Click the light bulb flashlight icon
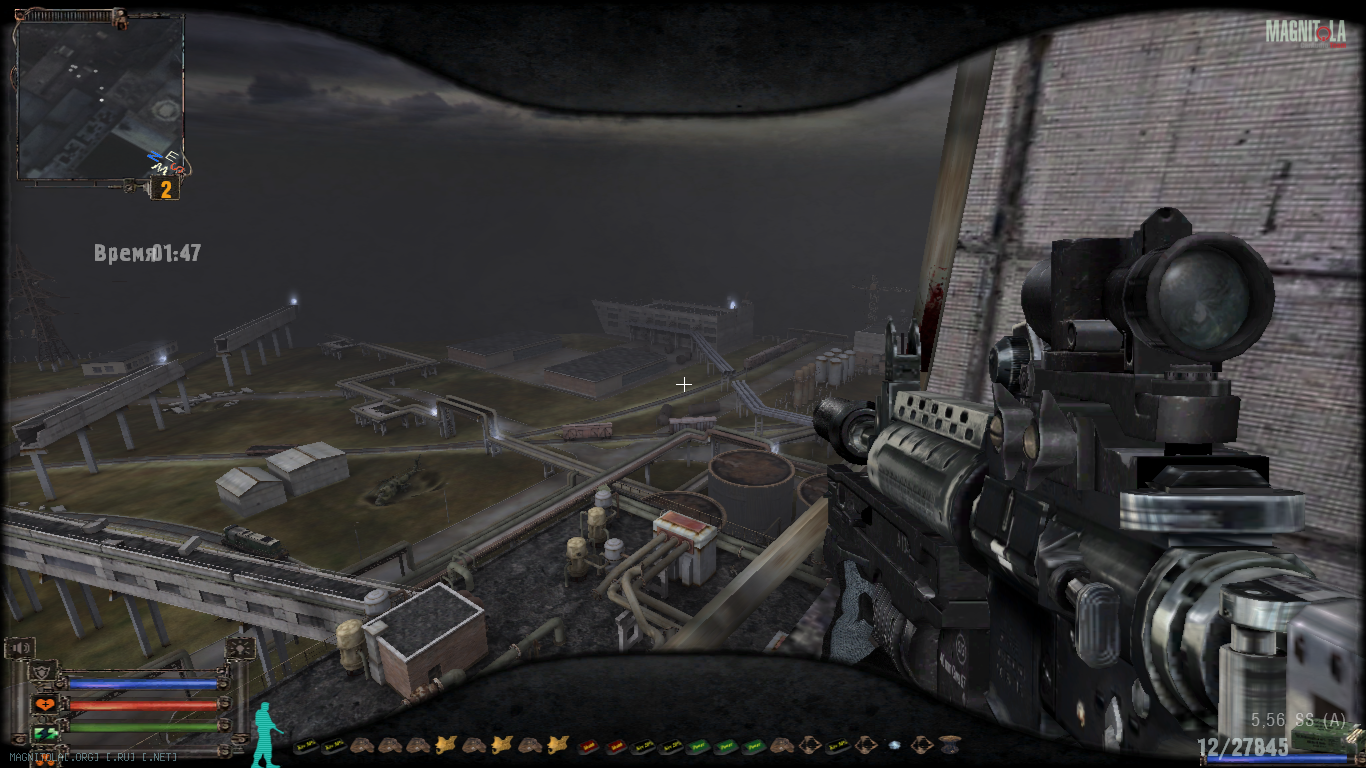1366x768 pixels. 239,649
